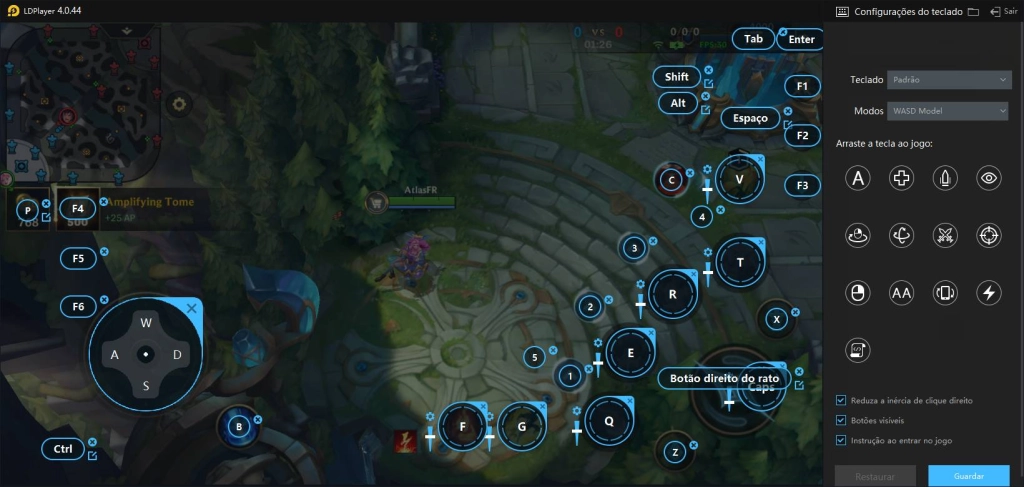Screen dimensions: 1024x487
Task: Select the Q ability key mapping
Action: (x=609, y=420)
